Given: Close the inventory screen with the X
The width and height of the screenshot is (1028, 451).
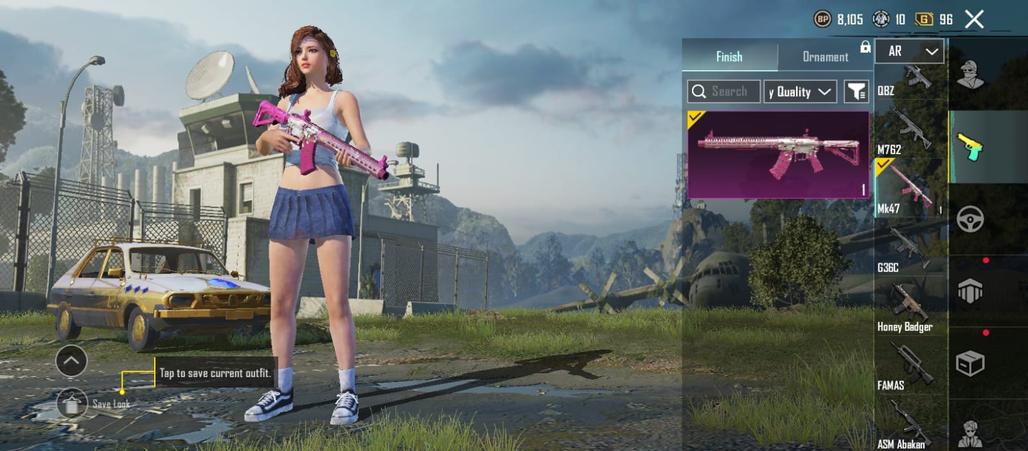Looking at the screenshot, I should point(974,19).
